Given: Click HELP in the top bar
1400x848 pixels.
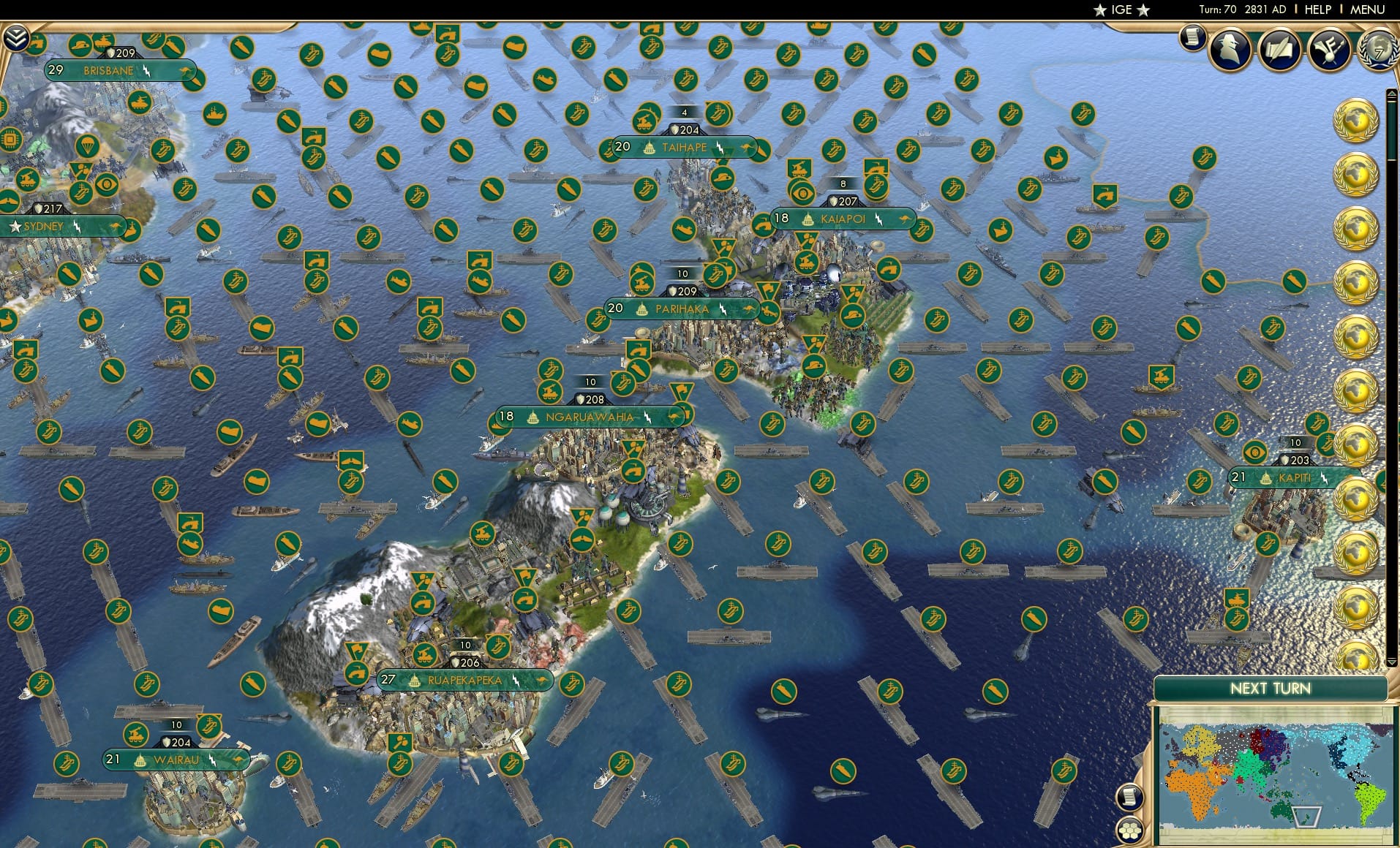Looking at the screenshot, I should tap(1317, 10).
